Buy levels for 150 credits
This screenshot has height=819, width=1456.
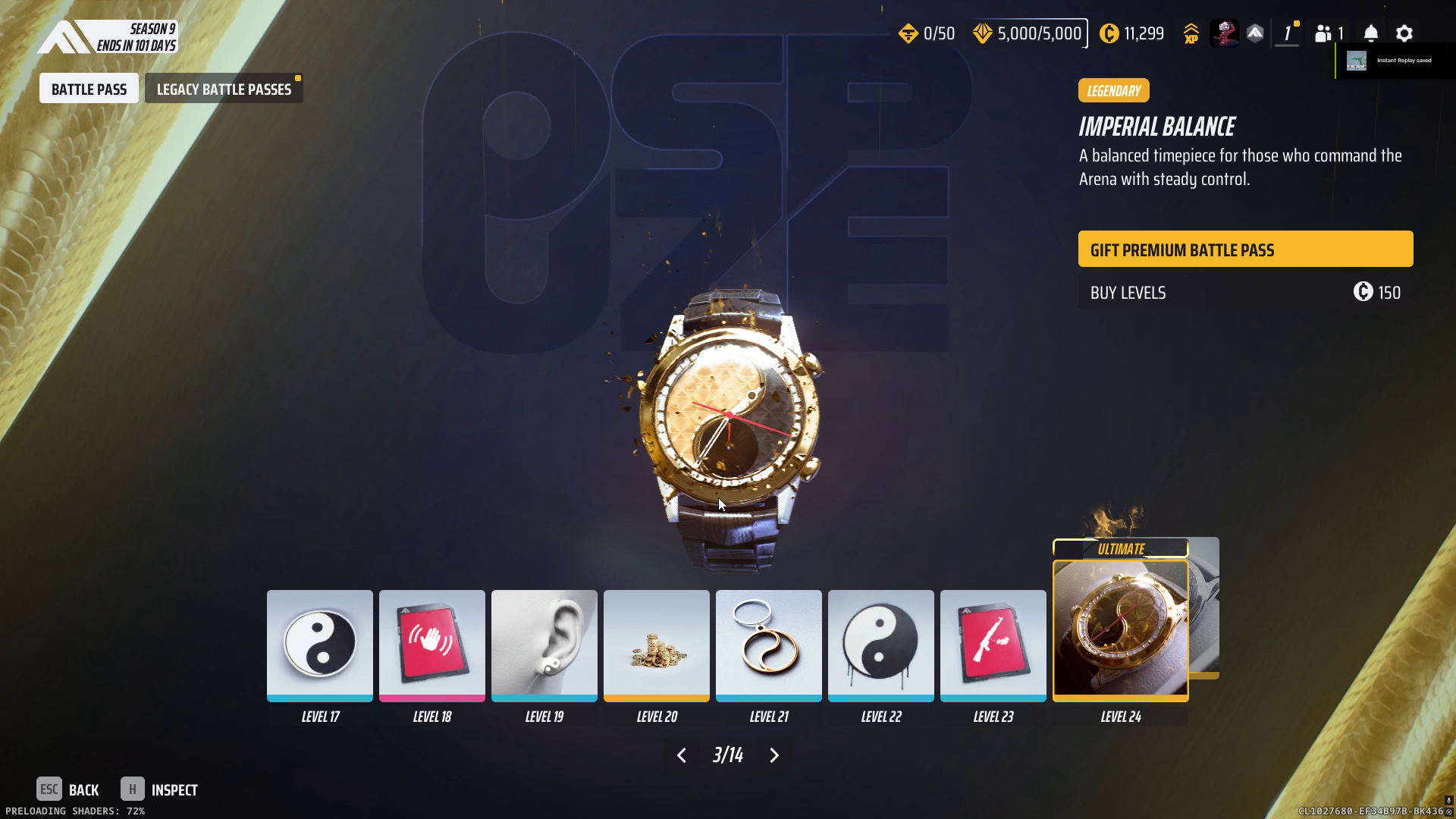pyautogui.click(x=1245, y=293)
